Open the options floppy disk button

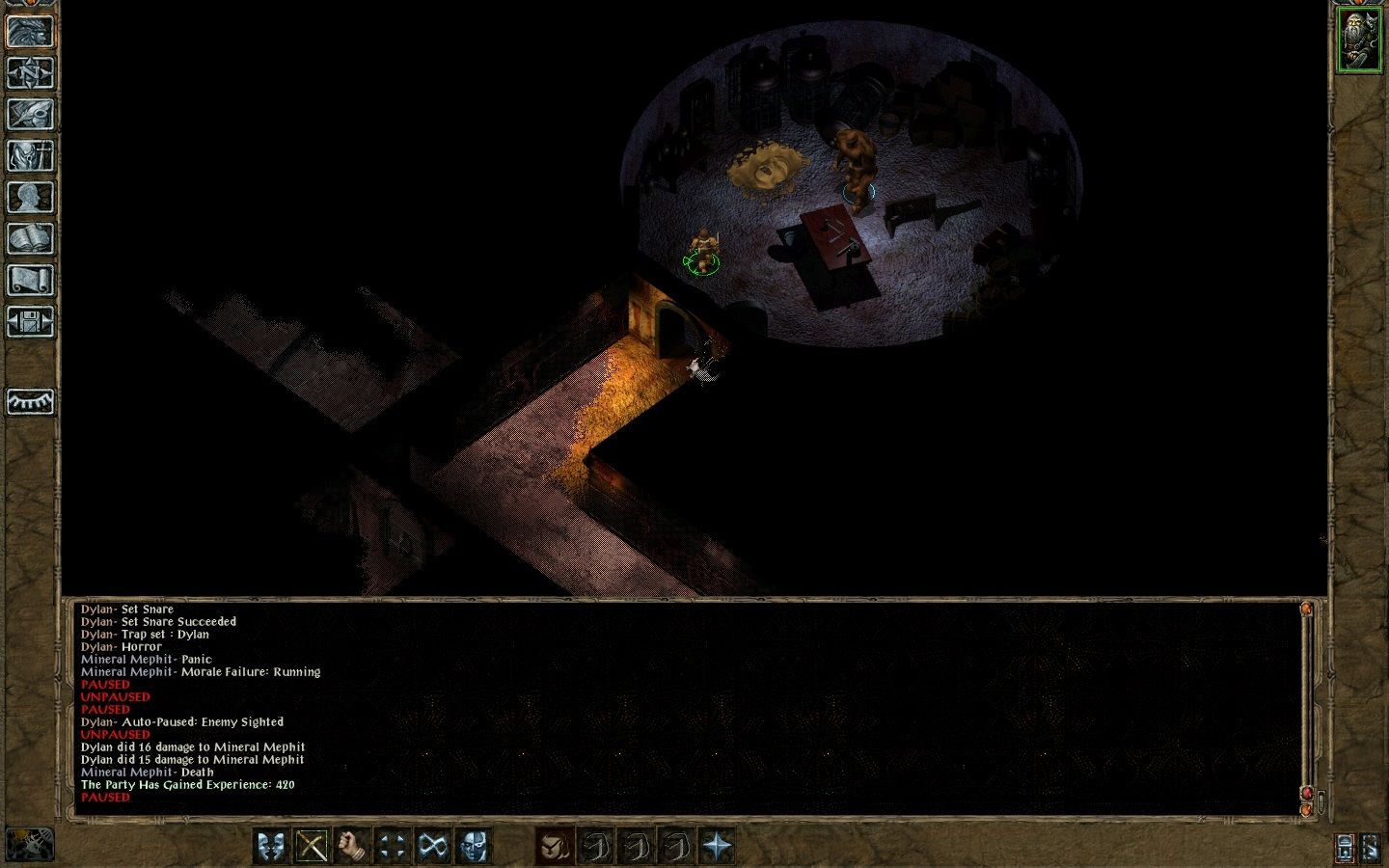pyautogui.click(x=30, y=321)
